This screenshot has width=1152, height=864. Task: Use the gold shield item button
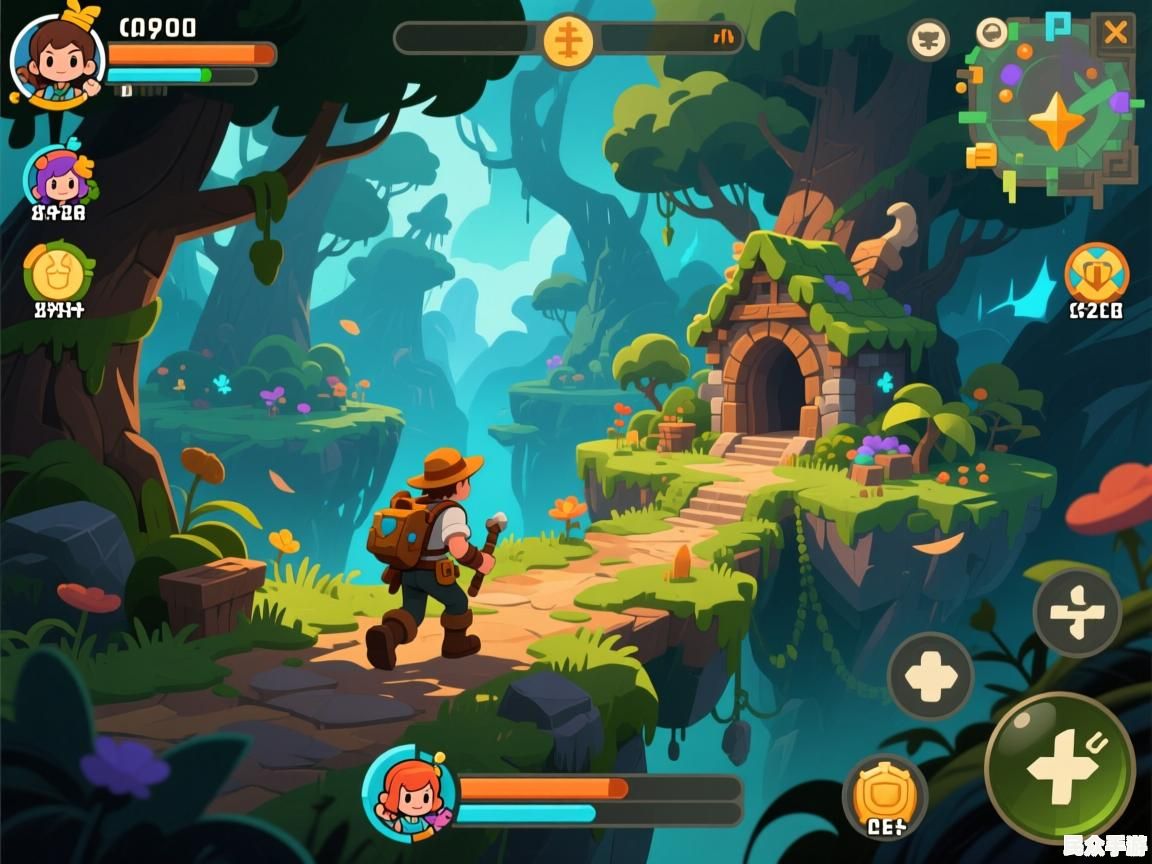pyautogui.click(x=885, y=793)
